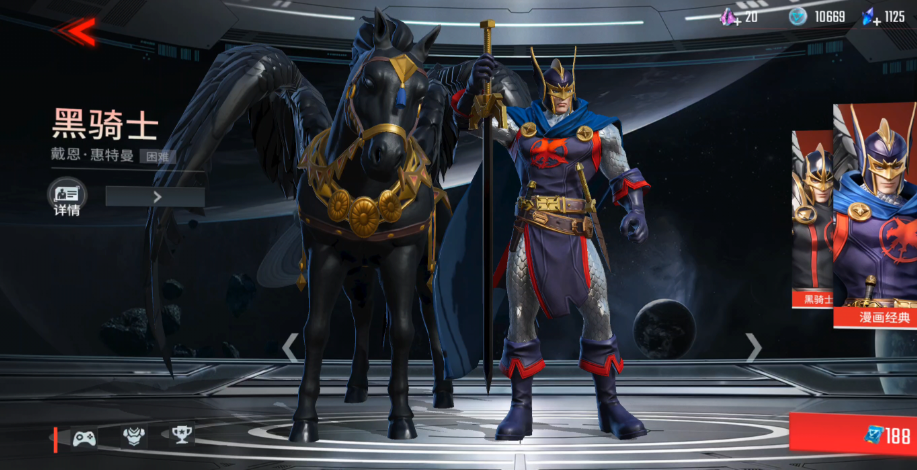917x470 pixels.
Task: Add more pink crystal currency
Action: (731, 17)
